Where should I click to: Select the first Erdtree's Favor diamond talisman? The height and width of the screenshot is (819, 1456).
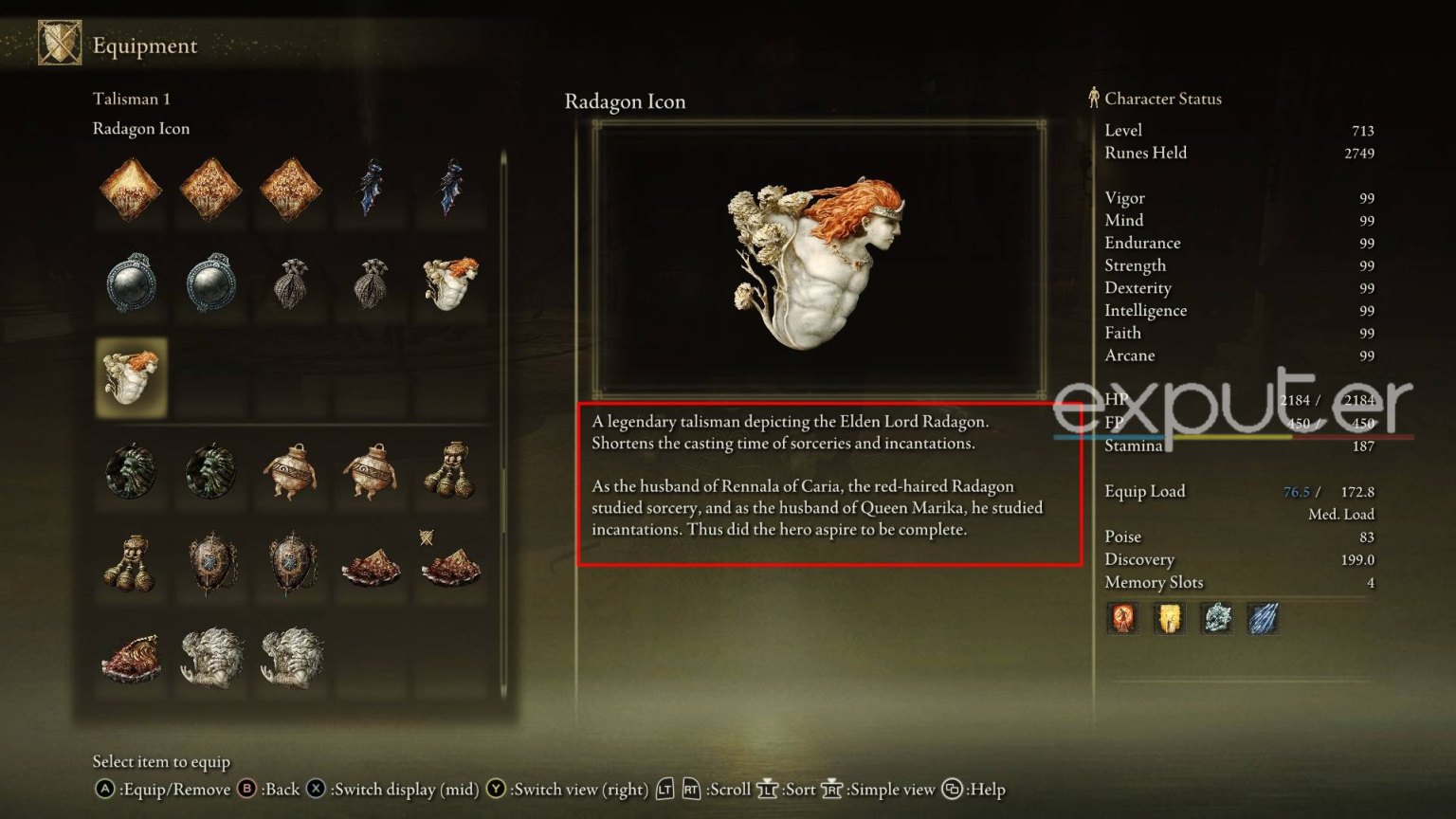point(130,188)
